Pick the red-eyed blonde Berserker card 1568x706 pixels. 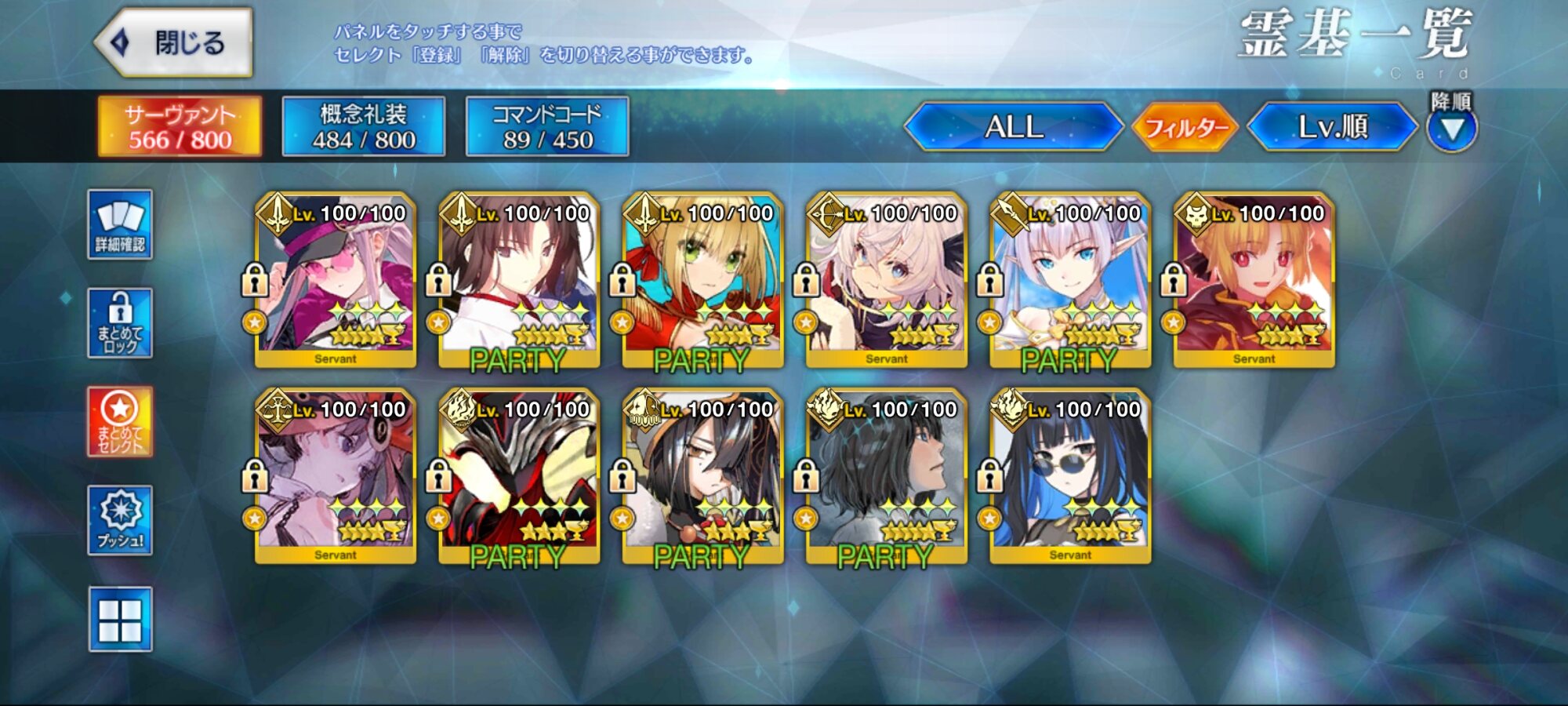[x=1254, y=280]
